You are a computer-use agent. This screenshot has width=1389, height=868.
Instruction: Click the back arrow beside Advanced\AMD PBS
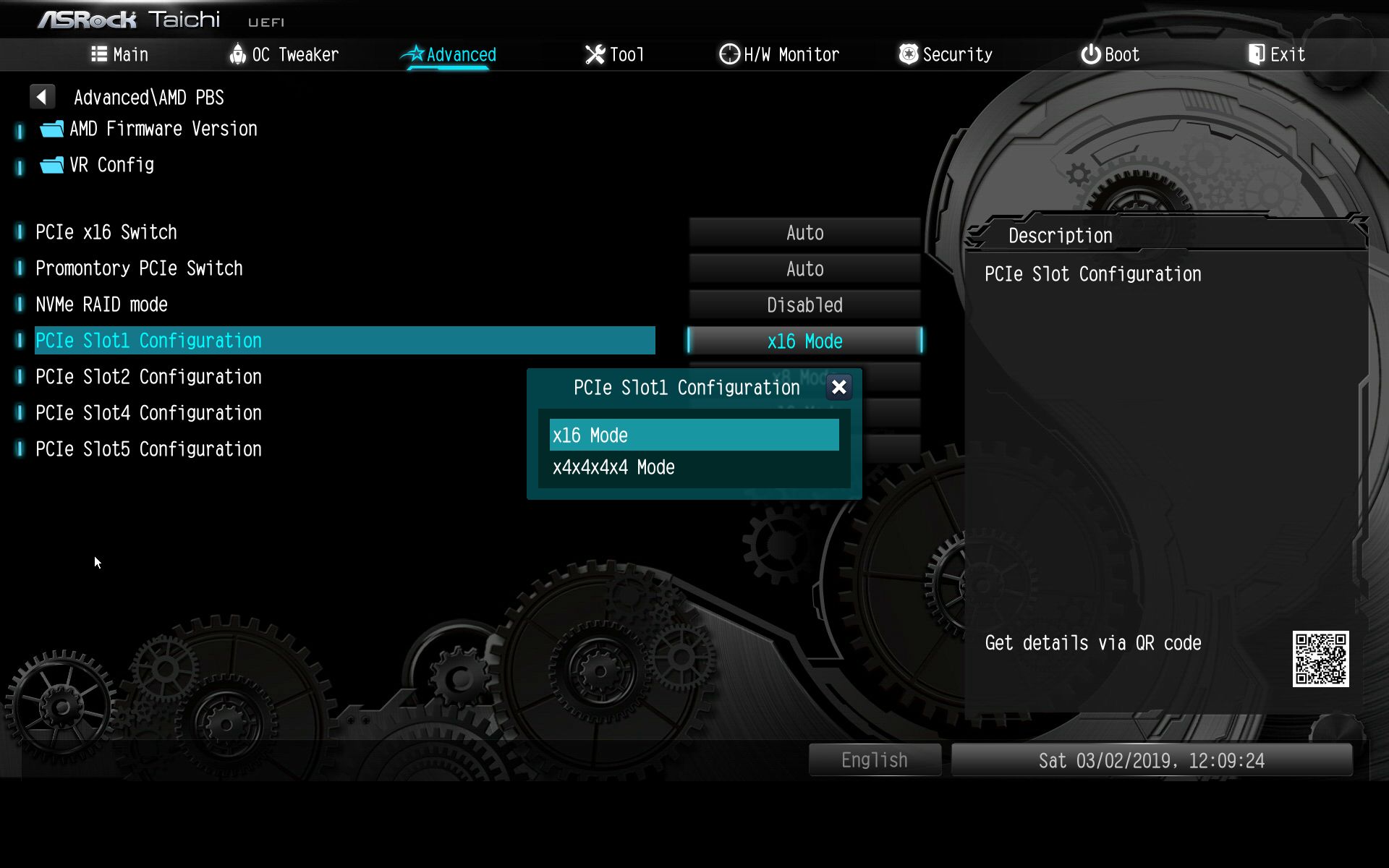click(42, 96)
